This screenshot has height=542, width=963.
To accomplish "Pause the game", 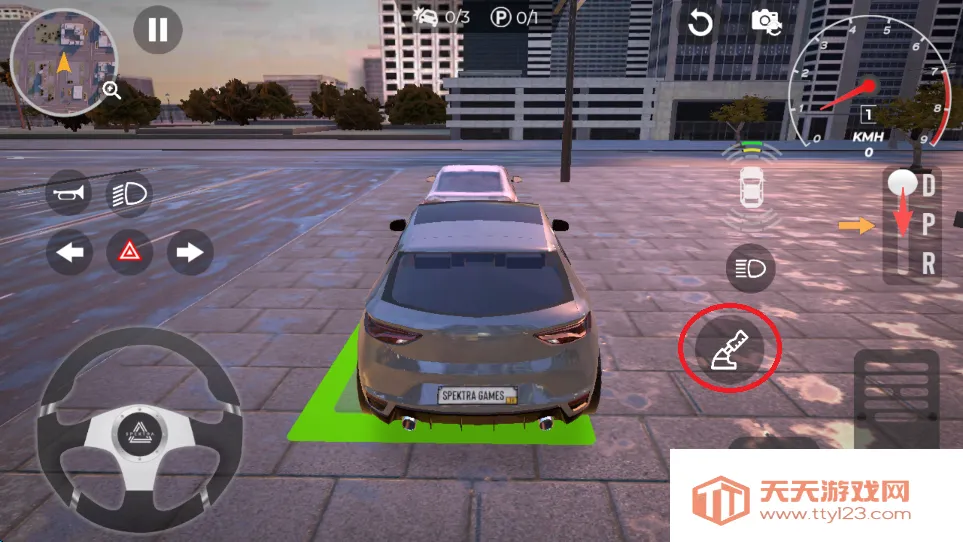I will pyautogui.click(x=158, y=29).
